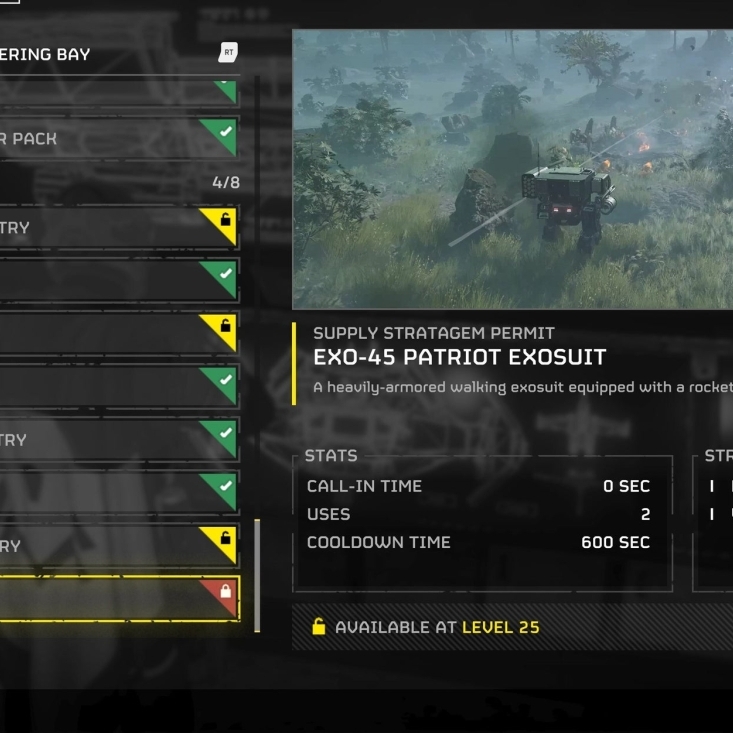Select the purchased row ending in PACK
The width and height of the screenshot is (733, 733).
(110, 139)
